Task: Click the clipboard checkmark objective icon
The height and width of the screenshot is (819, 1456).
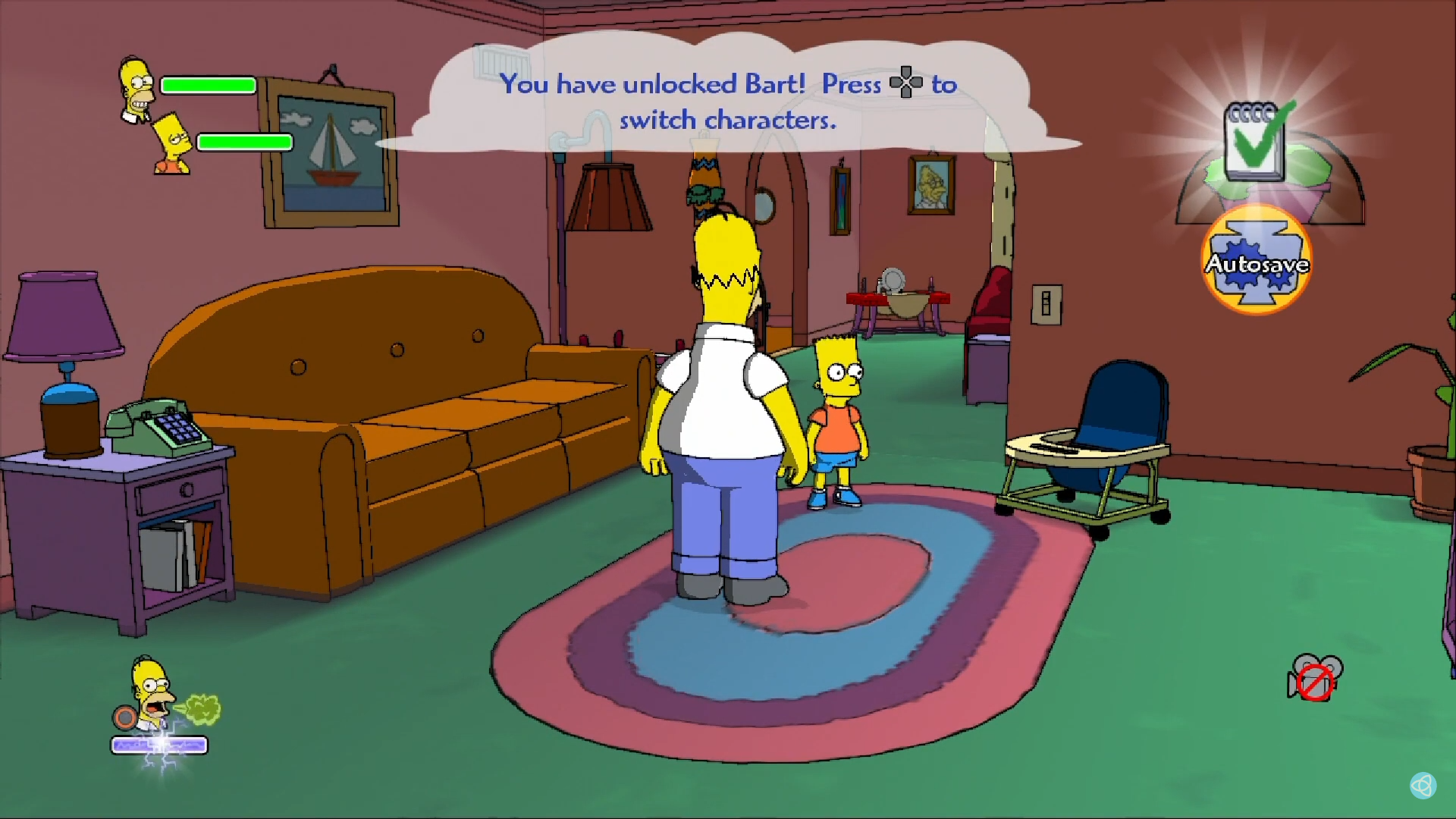Action: pos(1254,140)
